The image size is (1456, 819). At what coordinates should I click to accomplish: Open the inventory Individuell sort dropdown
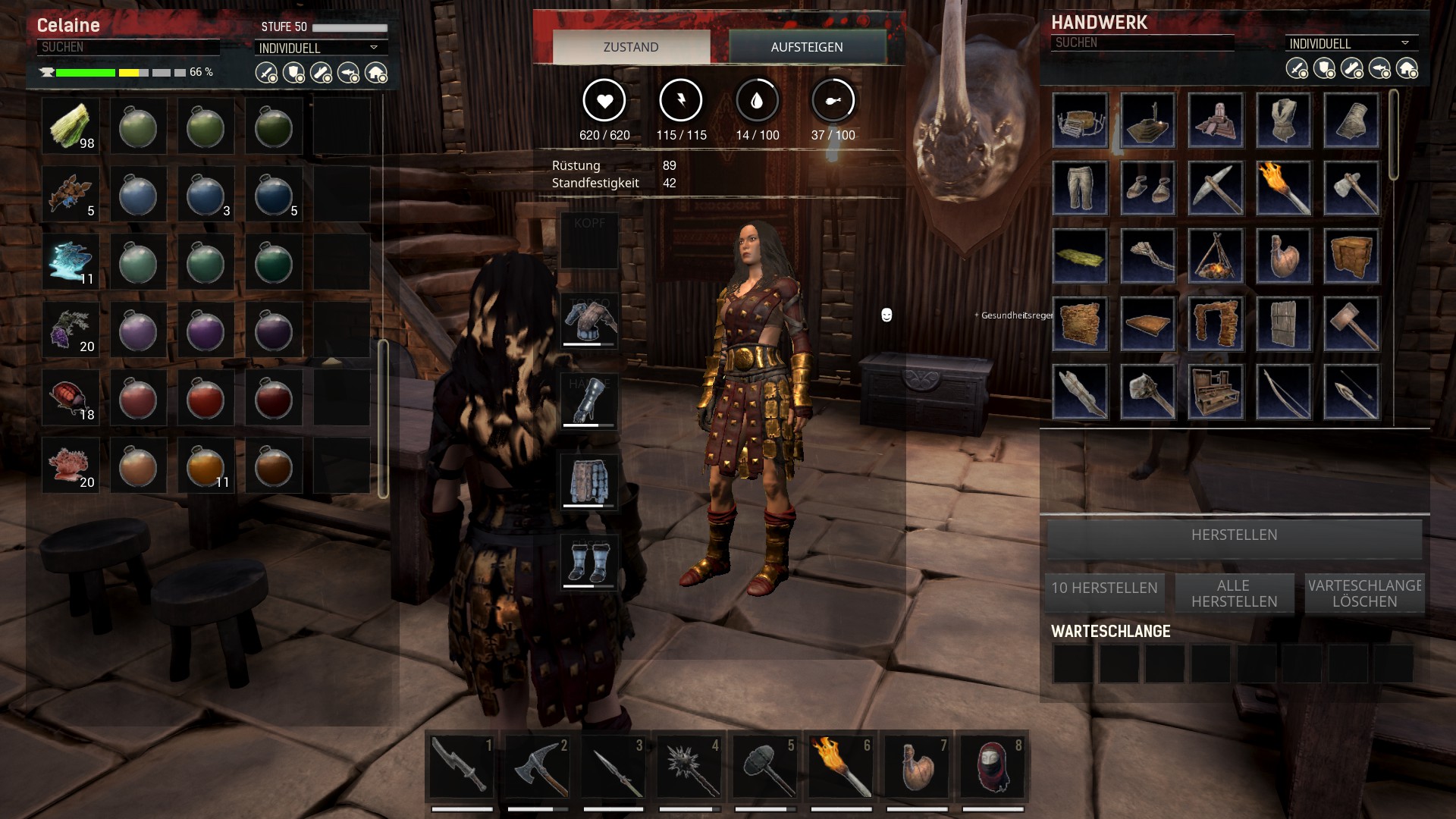[x=319, y=48]
